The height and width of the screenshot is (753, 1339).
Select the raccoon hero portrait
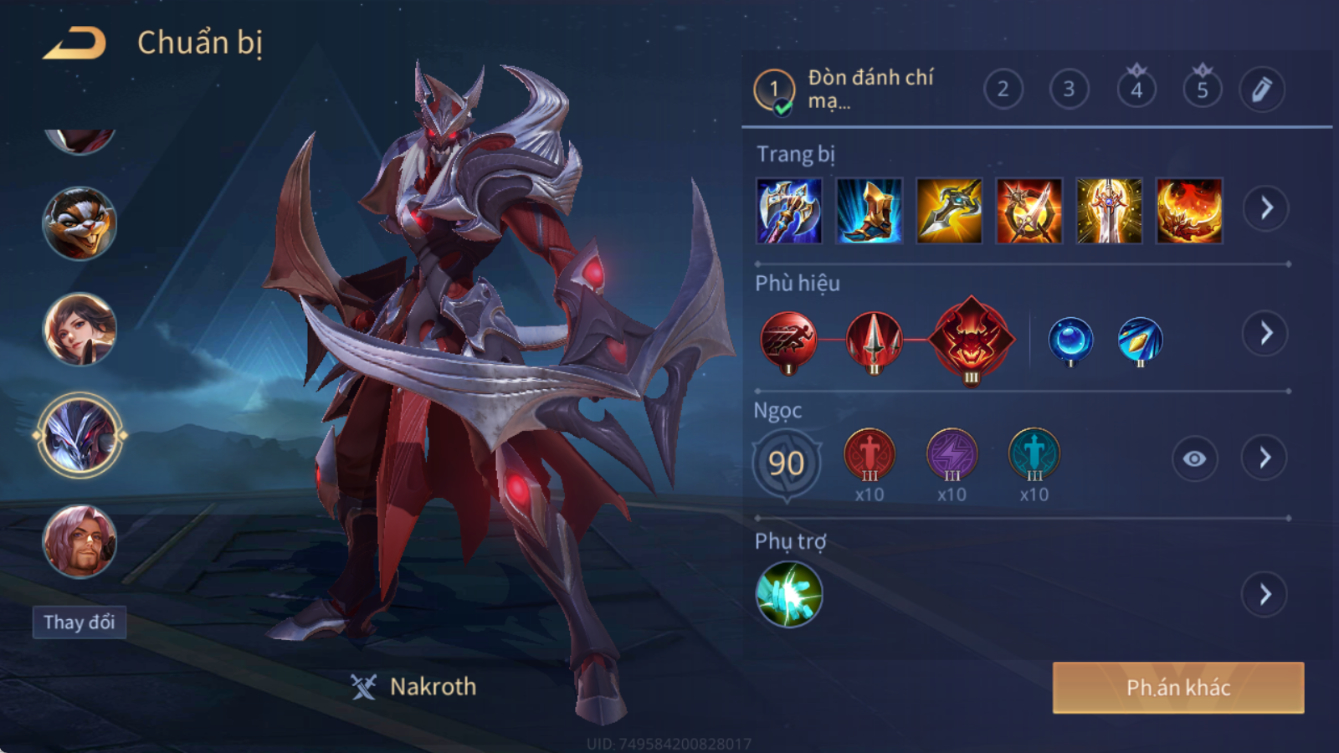(x=80, y=223)
